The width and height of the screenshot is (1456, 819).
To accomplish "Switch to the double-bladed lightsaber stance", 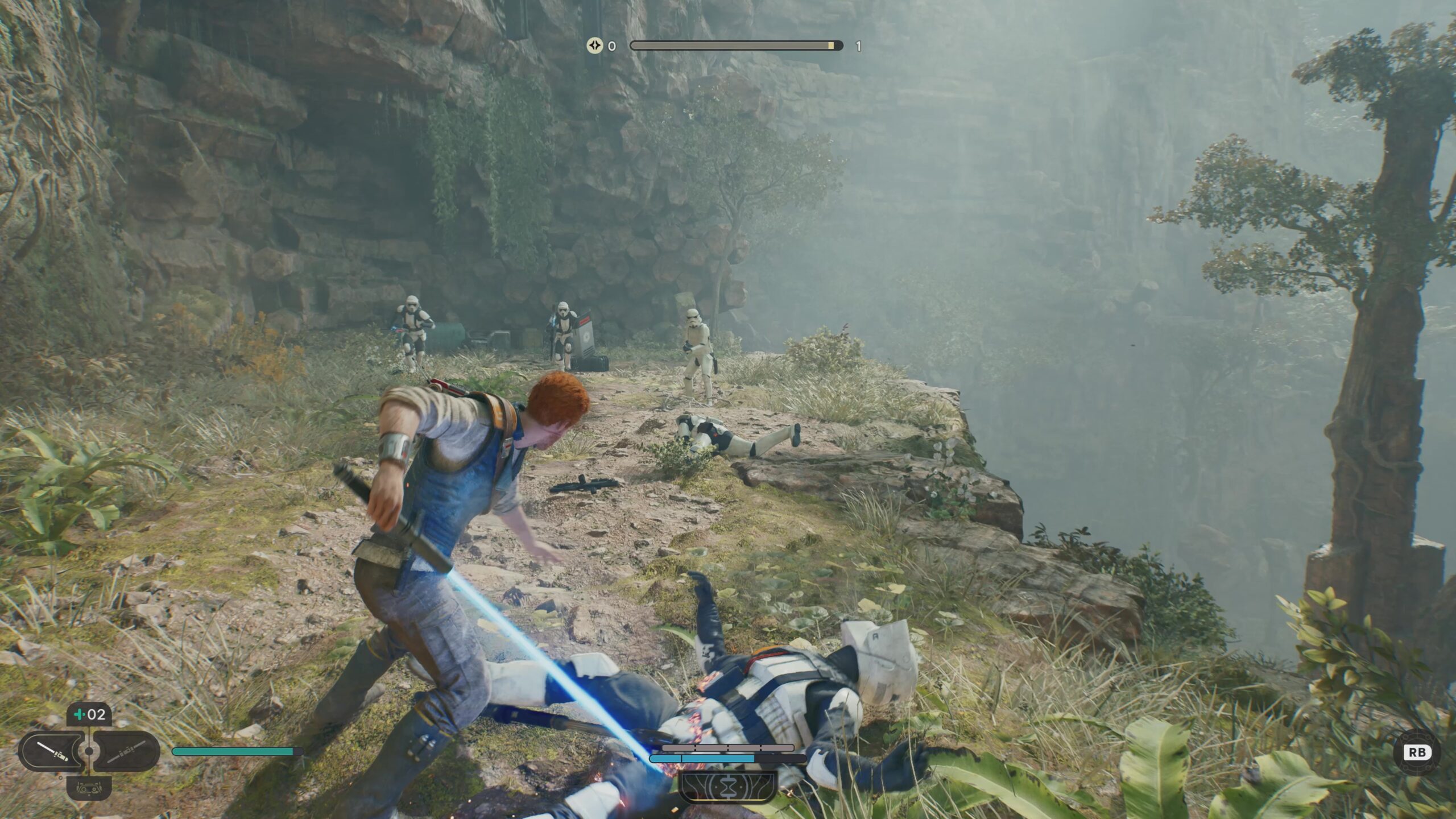I will (x=126, y=751).
